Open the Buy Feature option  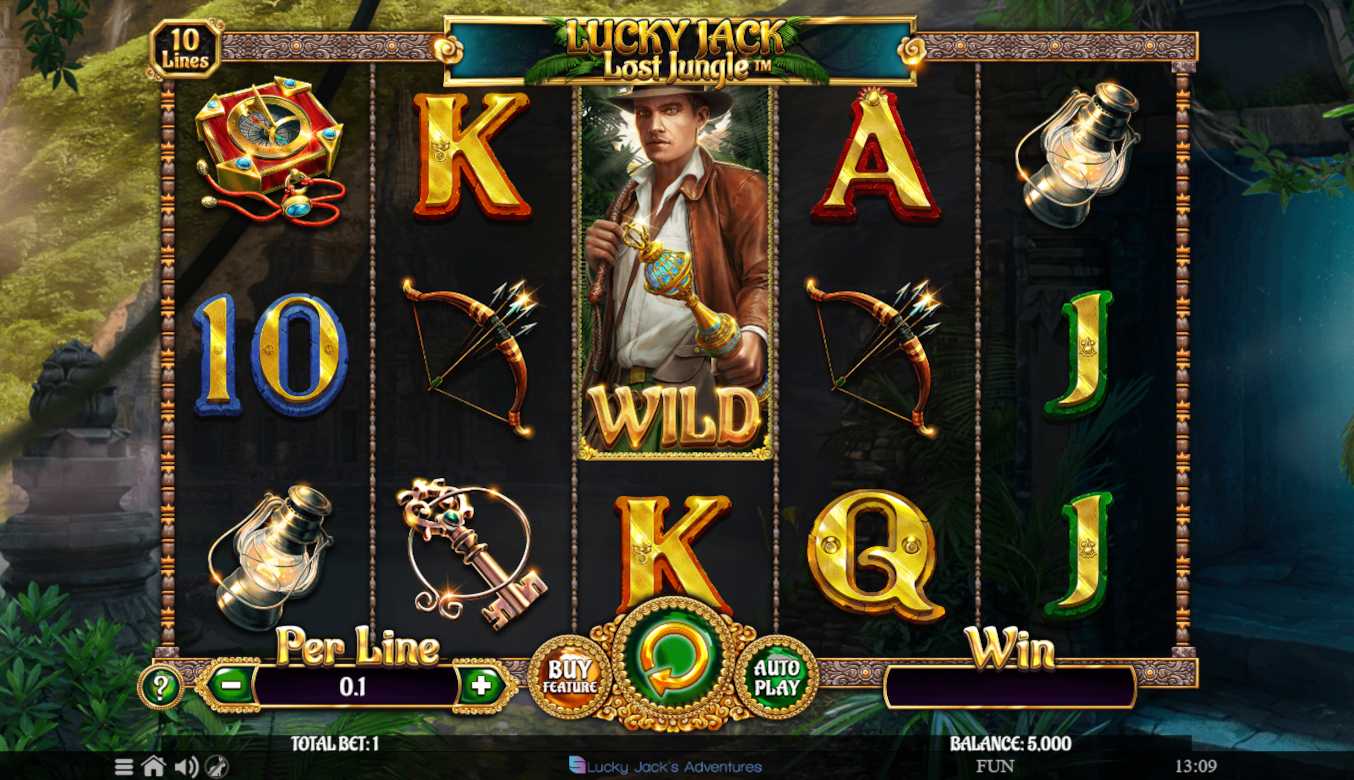570,678
